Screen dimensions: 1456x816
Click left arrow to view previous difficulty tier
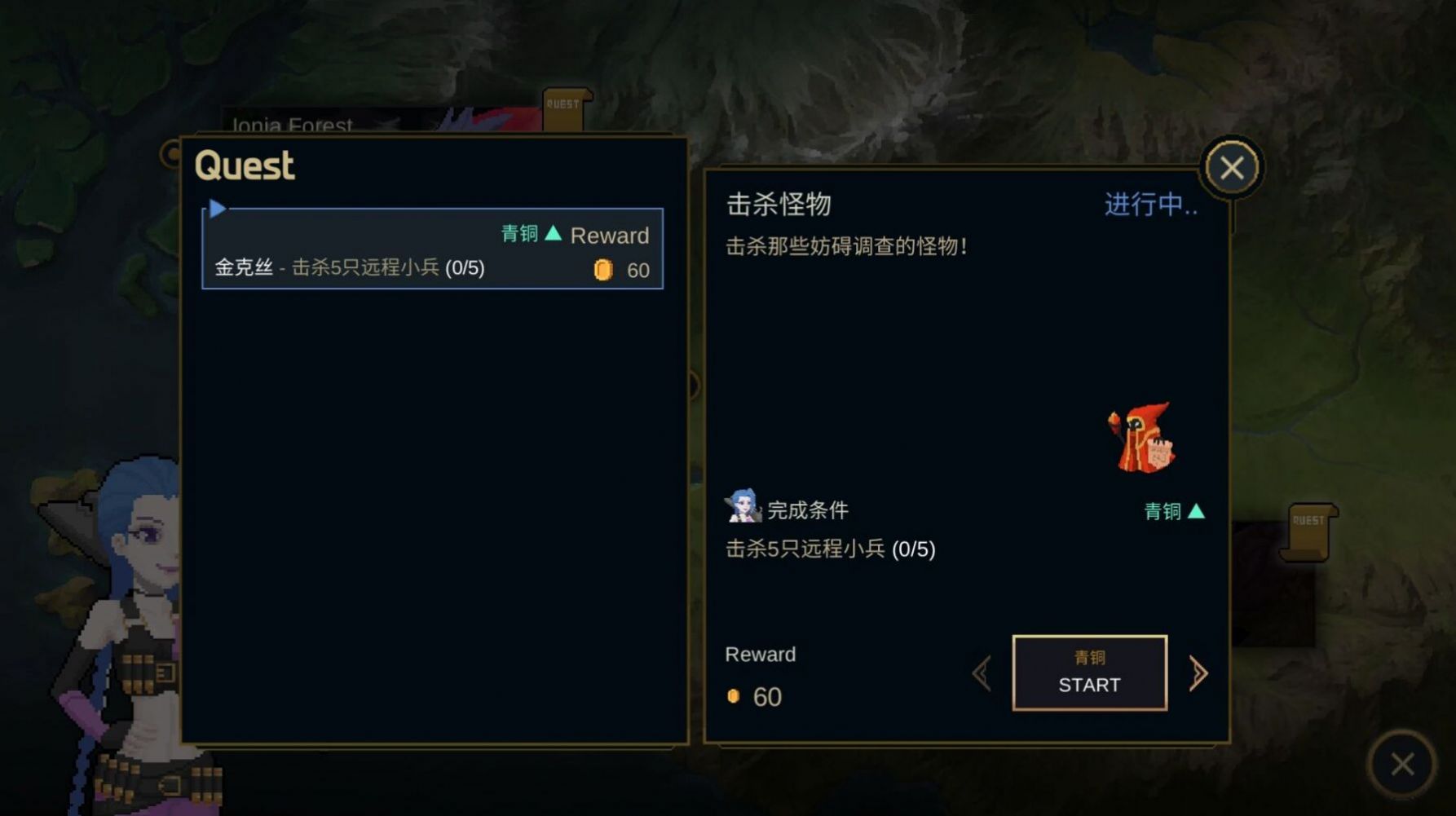click(x=981, y=672)
